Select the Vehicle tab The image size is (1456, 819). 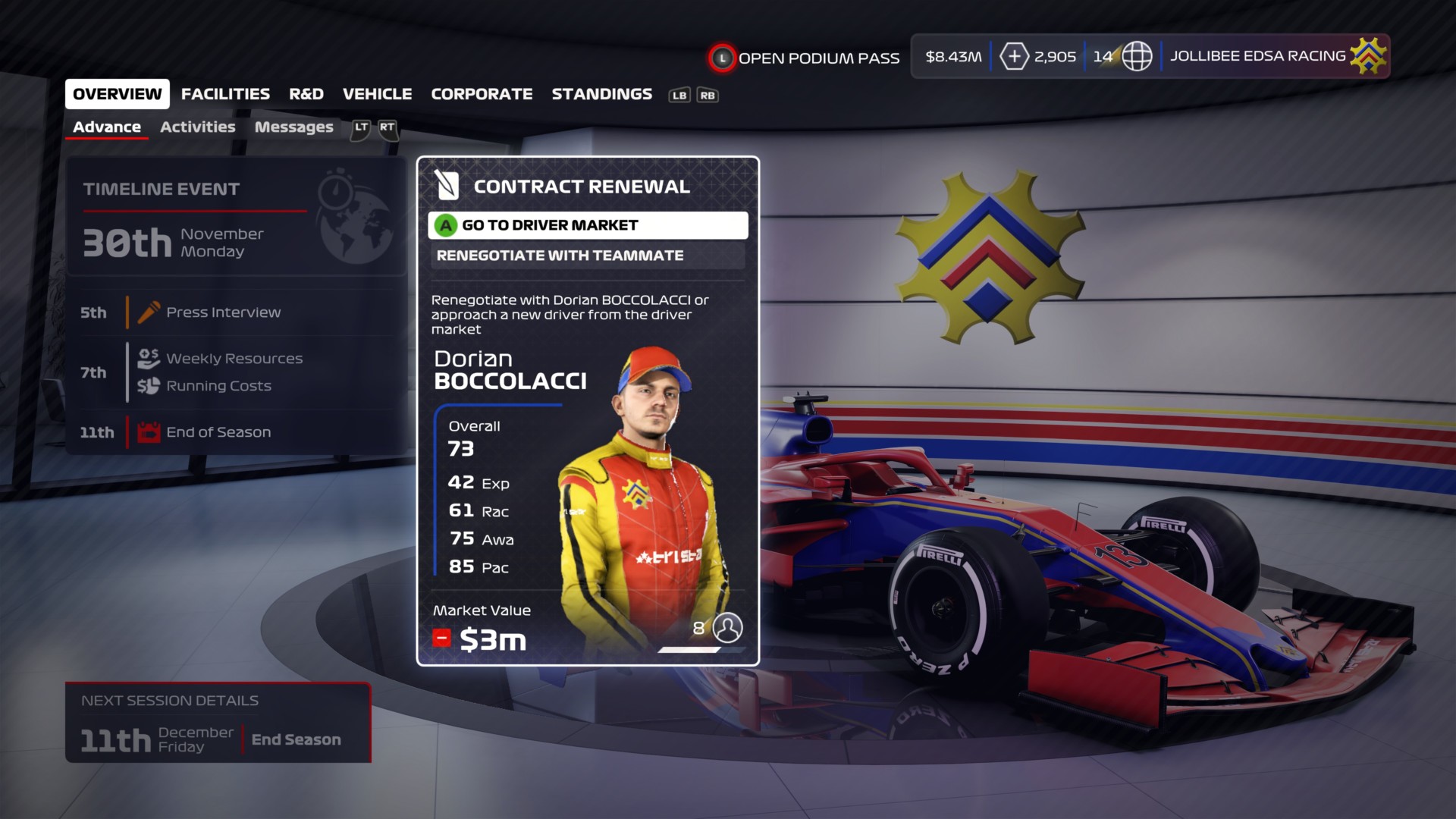tap(377, 94)
